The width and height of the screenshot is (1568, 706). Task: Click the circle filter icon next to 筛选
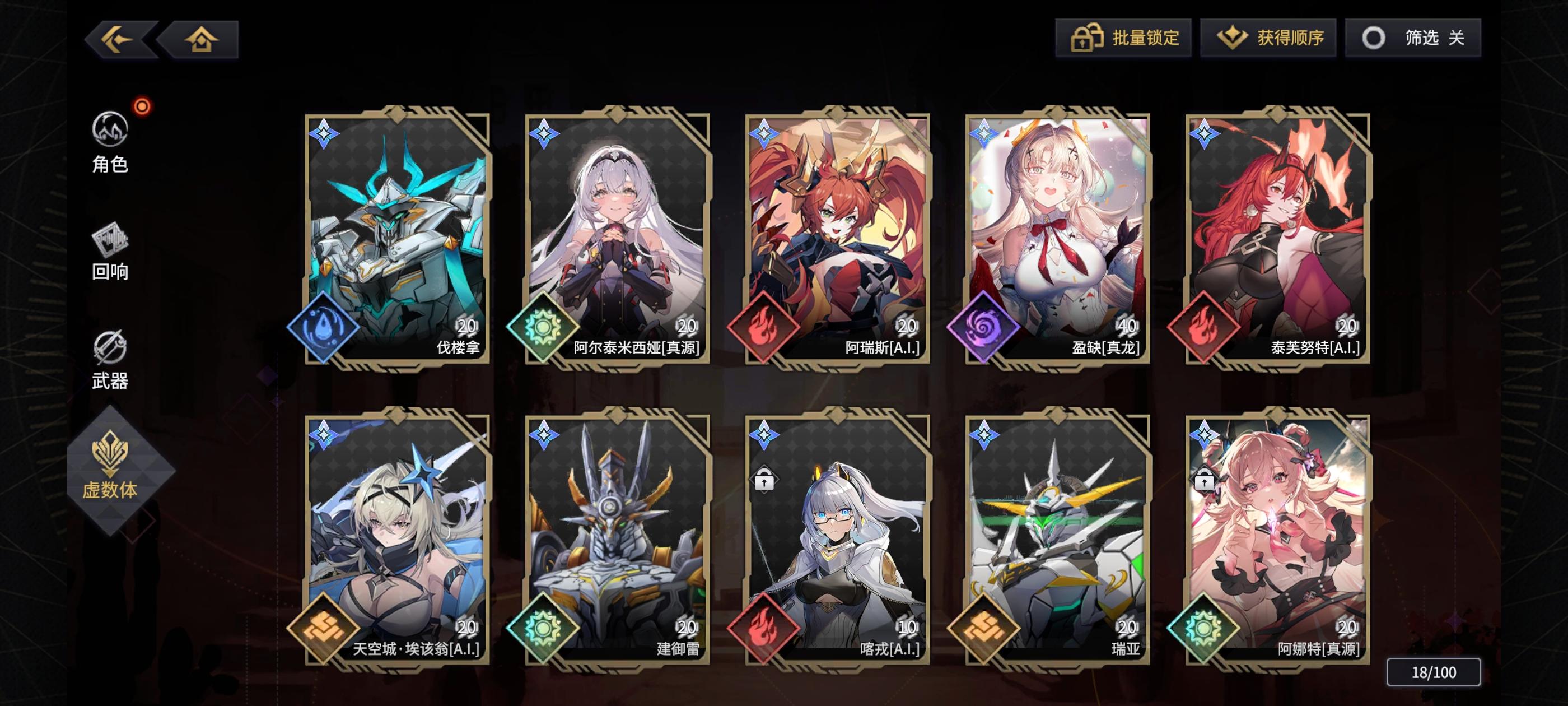[1374, 38]
